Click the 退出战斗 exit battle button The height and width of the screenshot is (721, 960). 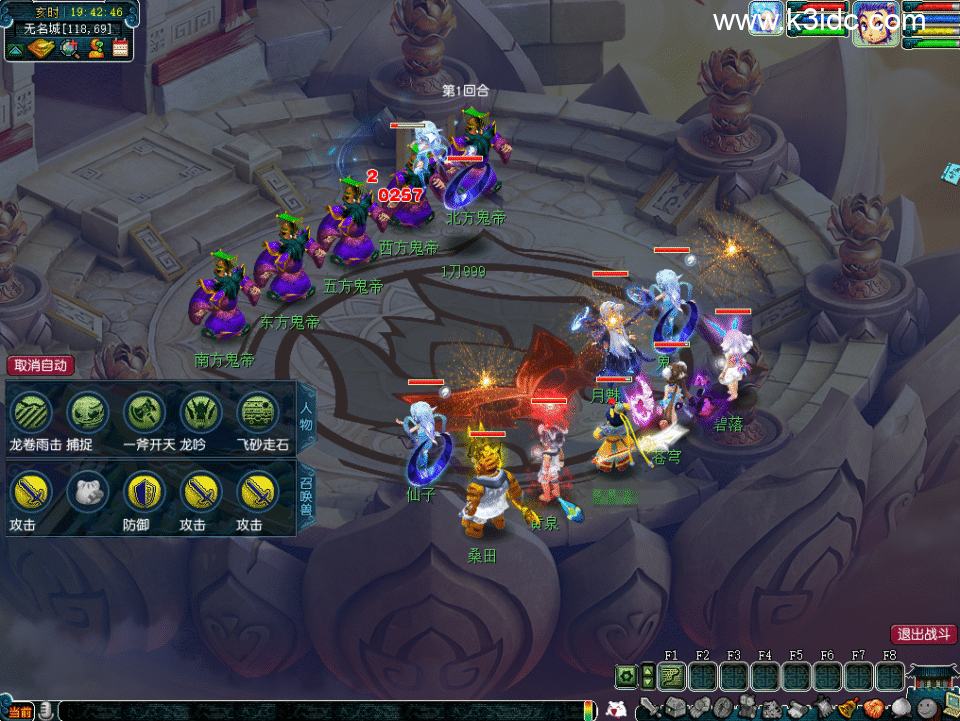click(924, 634)
